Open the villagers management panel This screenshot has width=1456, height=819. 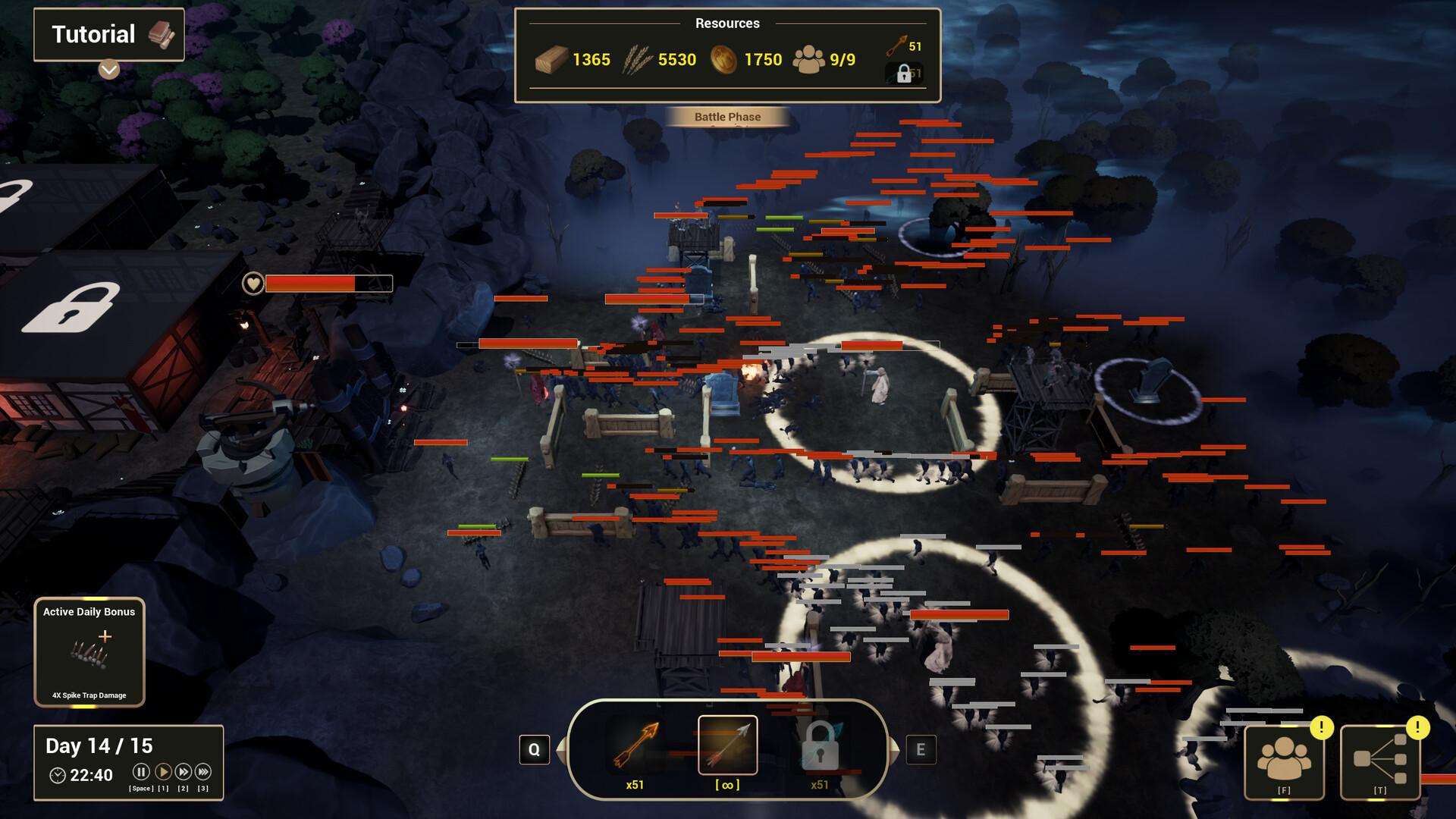point(1284,761)
